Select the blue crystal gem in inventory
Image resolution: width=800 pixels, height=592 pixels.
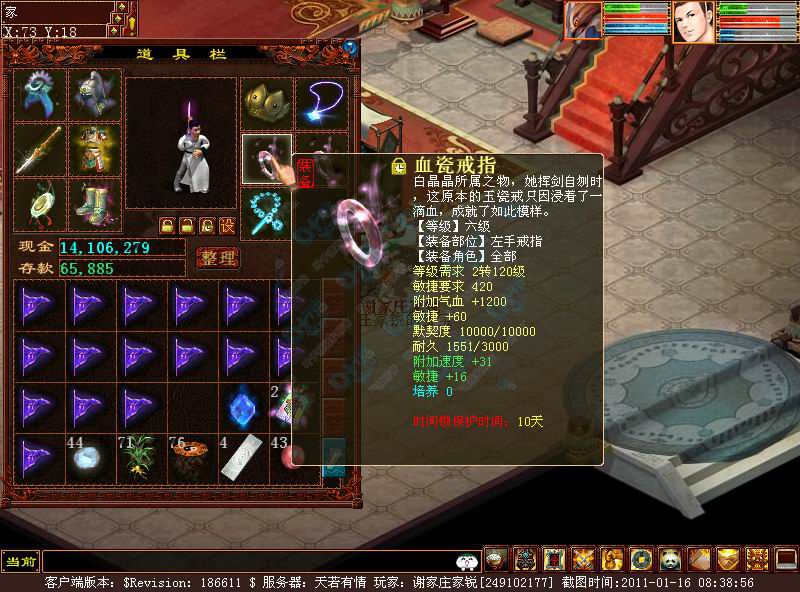[x=242, y=406]
